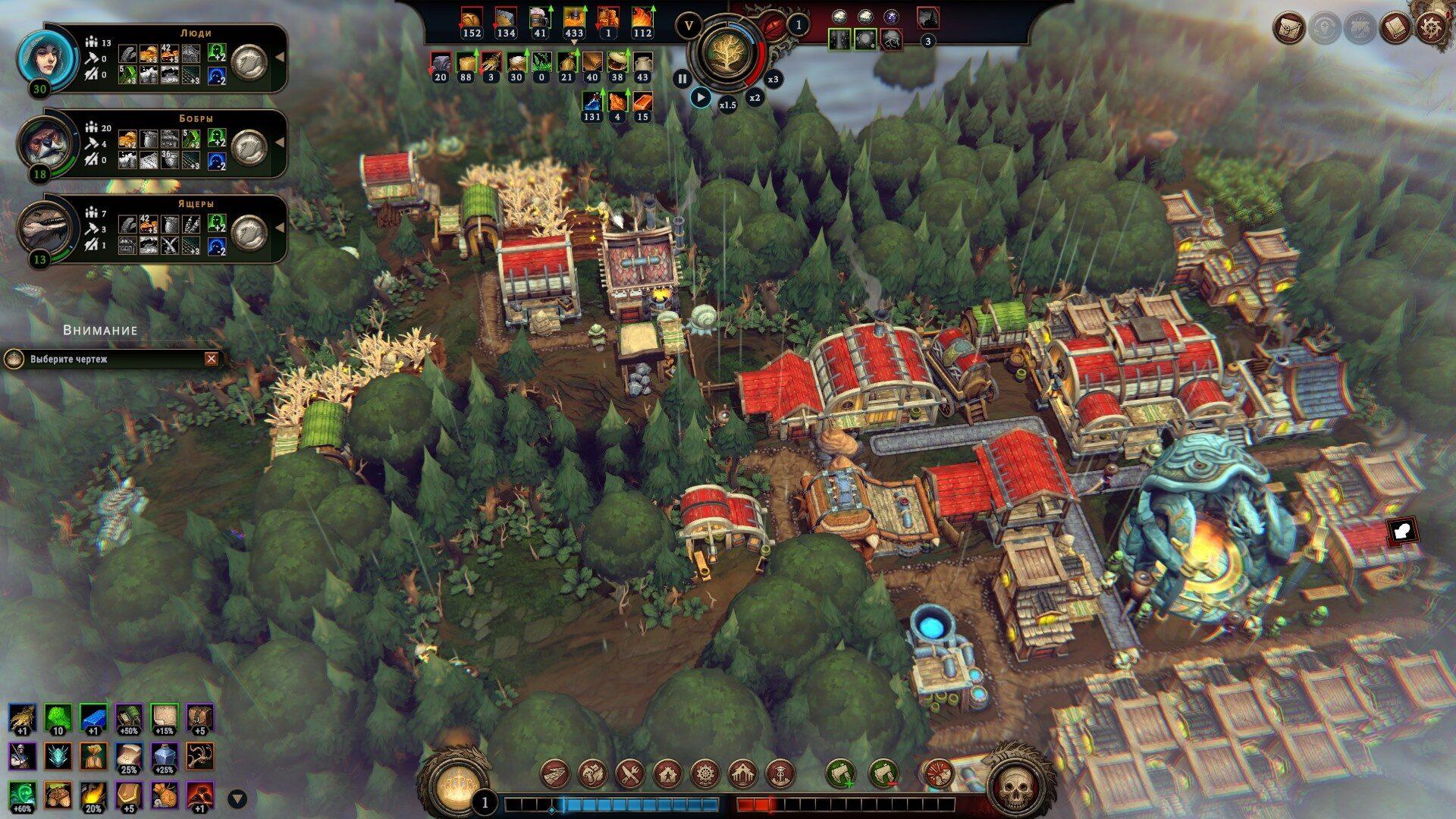Select the Люди human portrait
Image resolution: width=1456 pixels, height=819 pixels.
pyautogui.click(x=49, y=58)
